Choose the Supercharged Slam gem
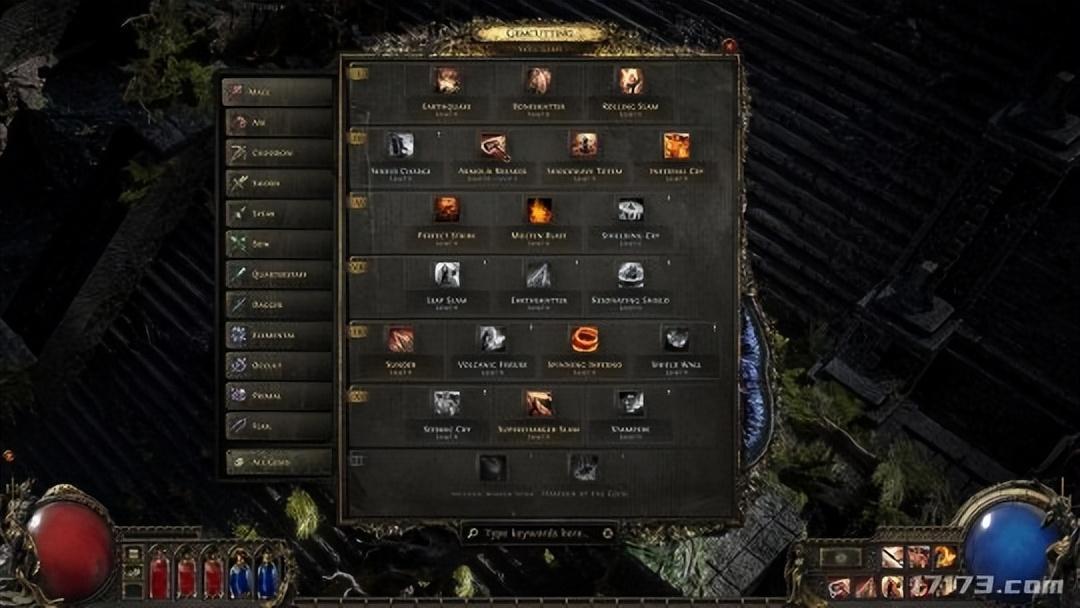 [539, 404]
